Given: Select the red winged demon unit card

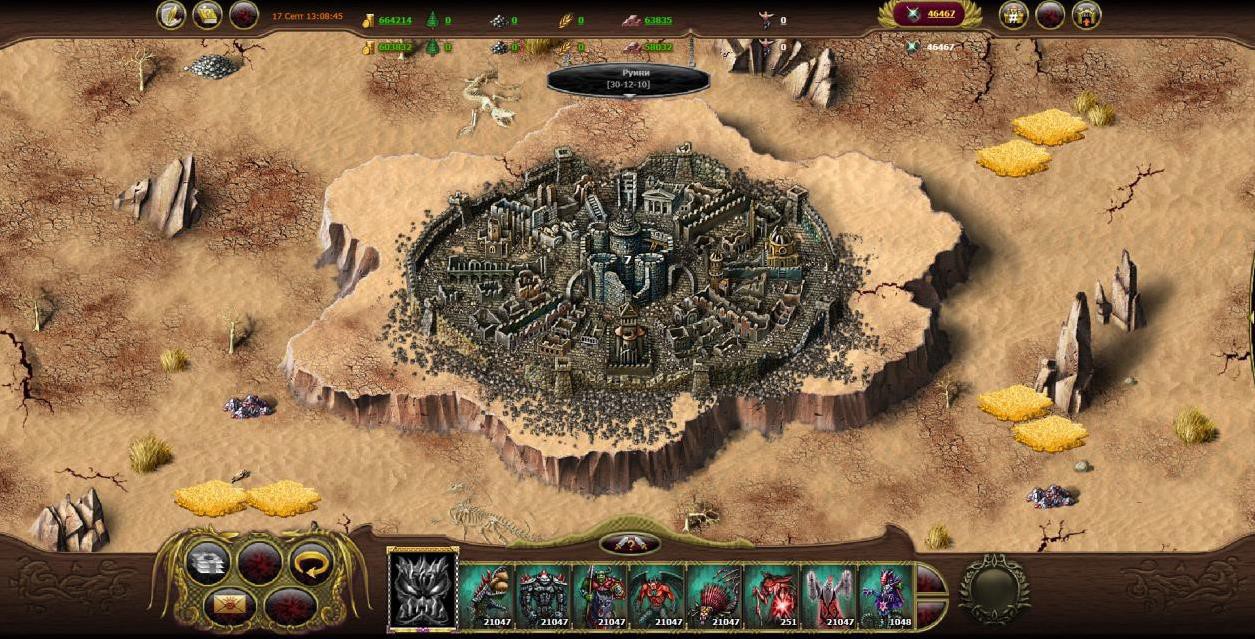Looking at the screenshot, I should point(657,596).
